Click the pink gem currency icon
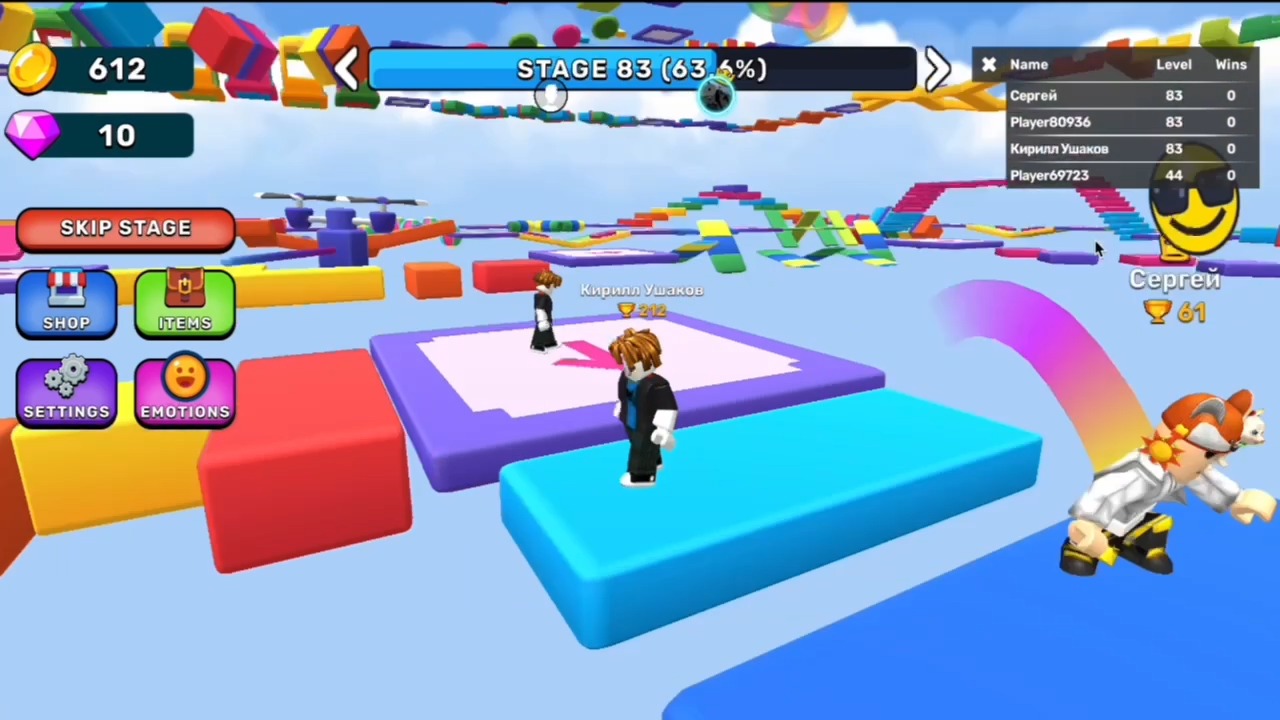Screen dimensions: 1280x720 tap(32, 135)
